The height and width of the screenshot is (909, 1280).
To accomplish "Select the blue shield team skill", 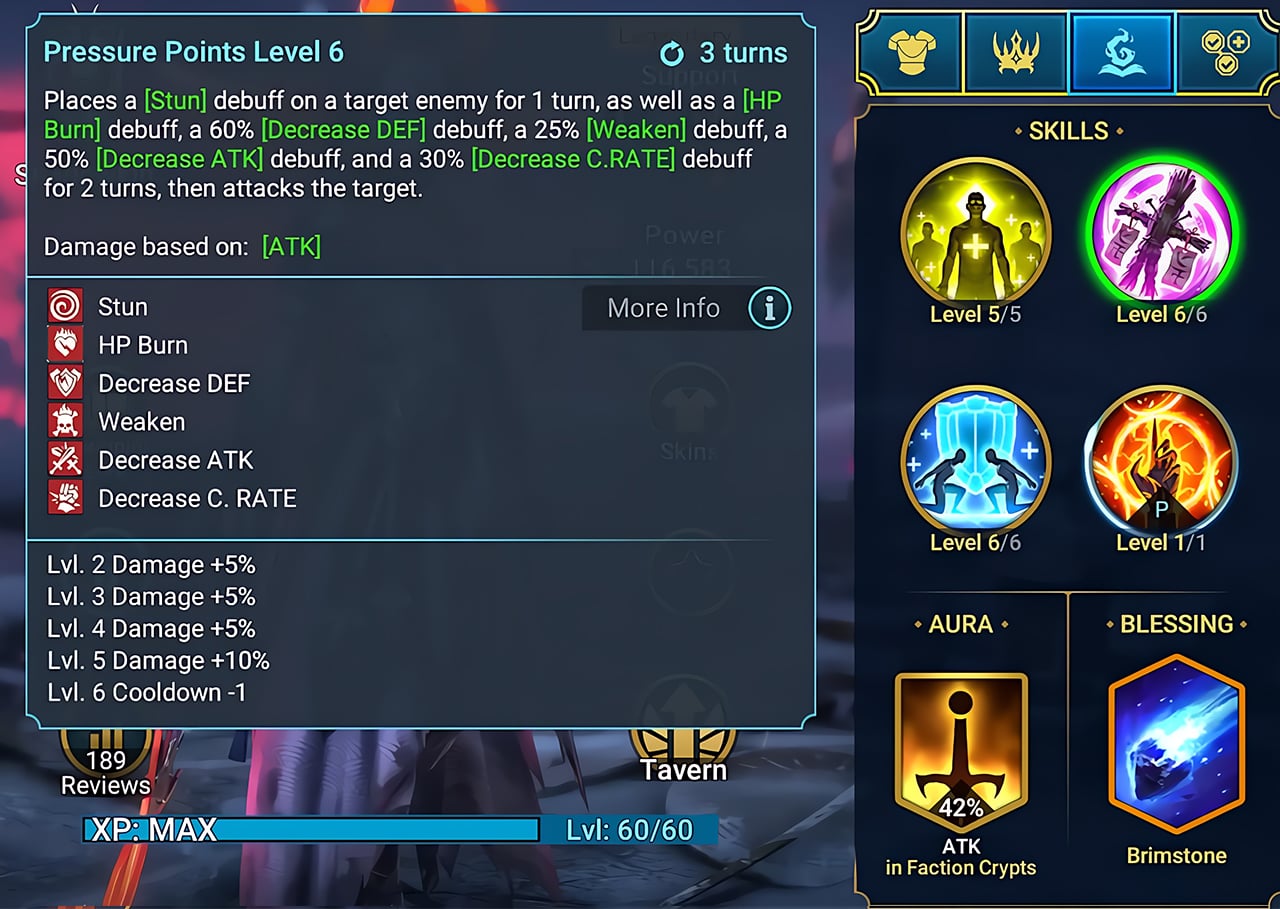I will tap(975, 461).
